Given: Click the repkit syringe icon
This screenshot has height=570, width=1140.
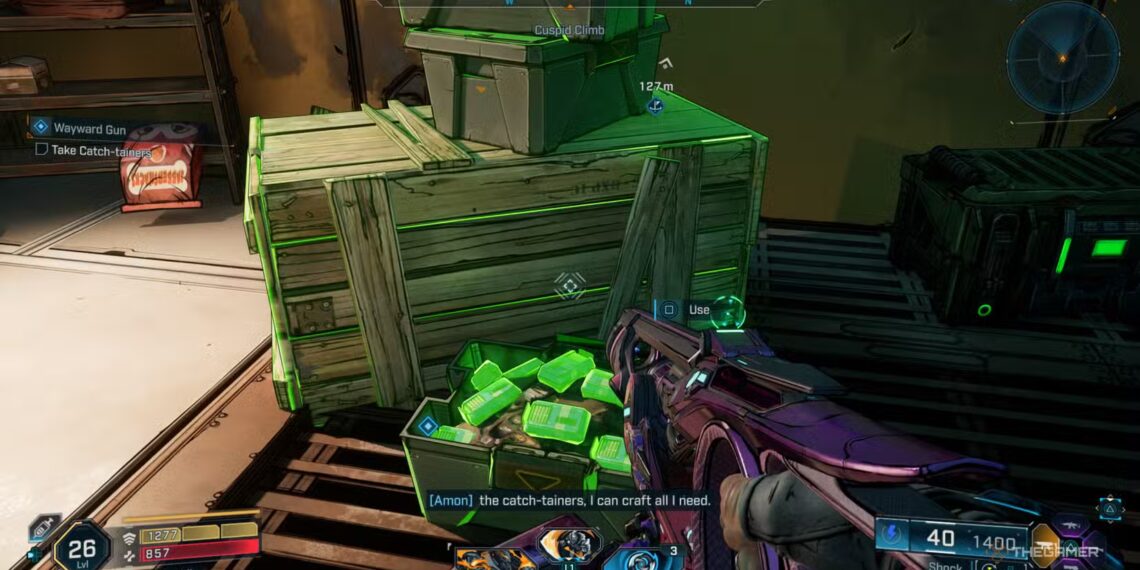Looking at the screenshot, I should click(x=44, y=527).
